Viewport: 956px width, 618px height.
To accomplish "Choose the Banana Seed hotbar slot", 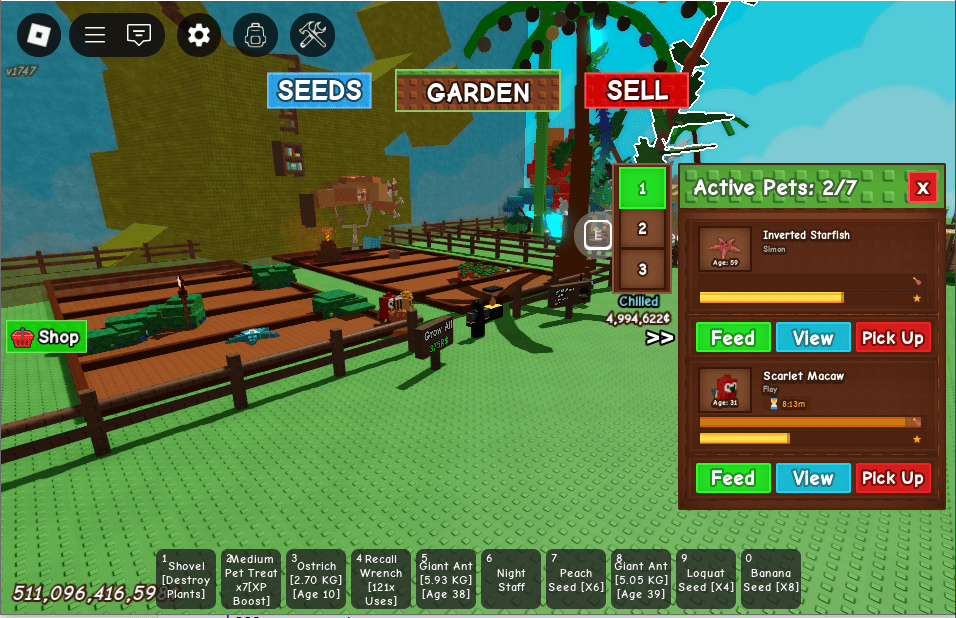I will point(771,579).
